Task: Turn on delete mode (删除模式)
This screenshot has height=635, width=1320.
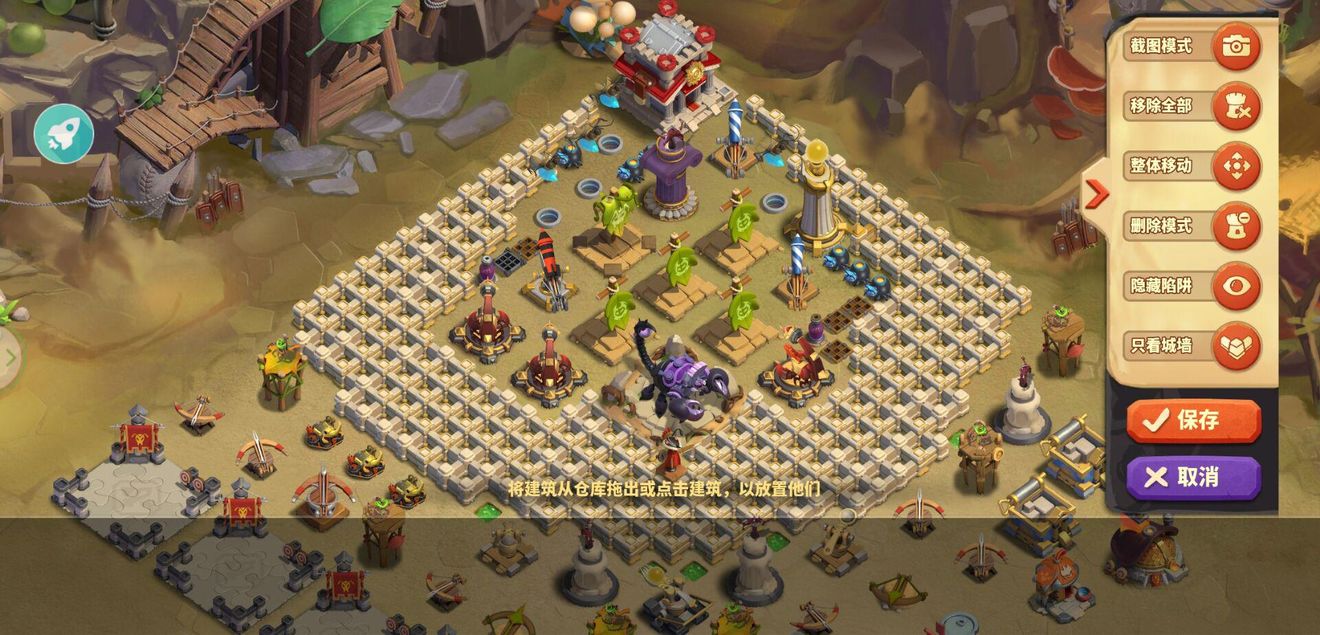Action: point(1236,226)
